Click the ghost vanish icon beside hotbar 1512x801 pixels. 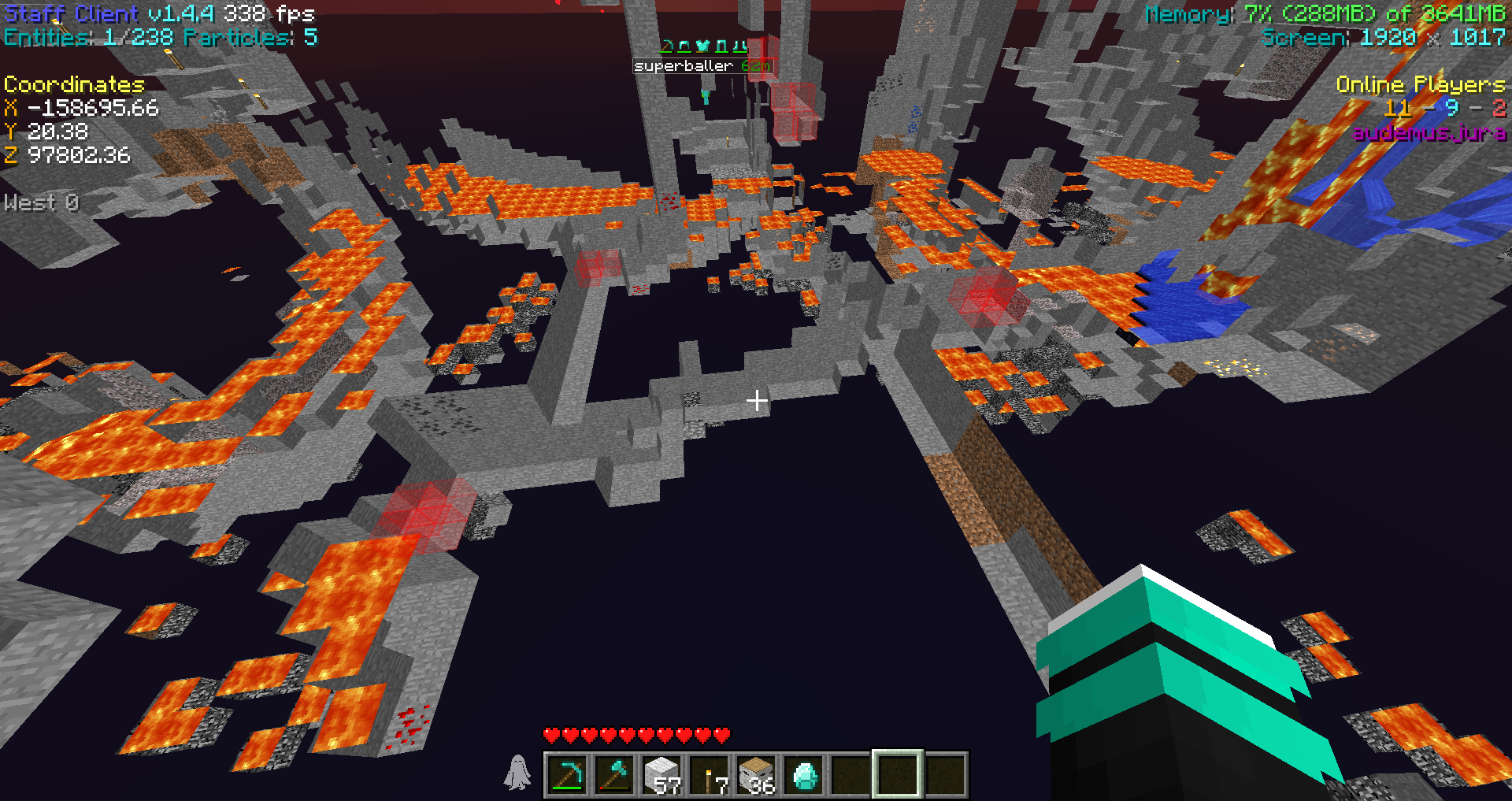click(517, 773)
